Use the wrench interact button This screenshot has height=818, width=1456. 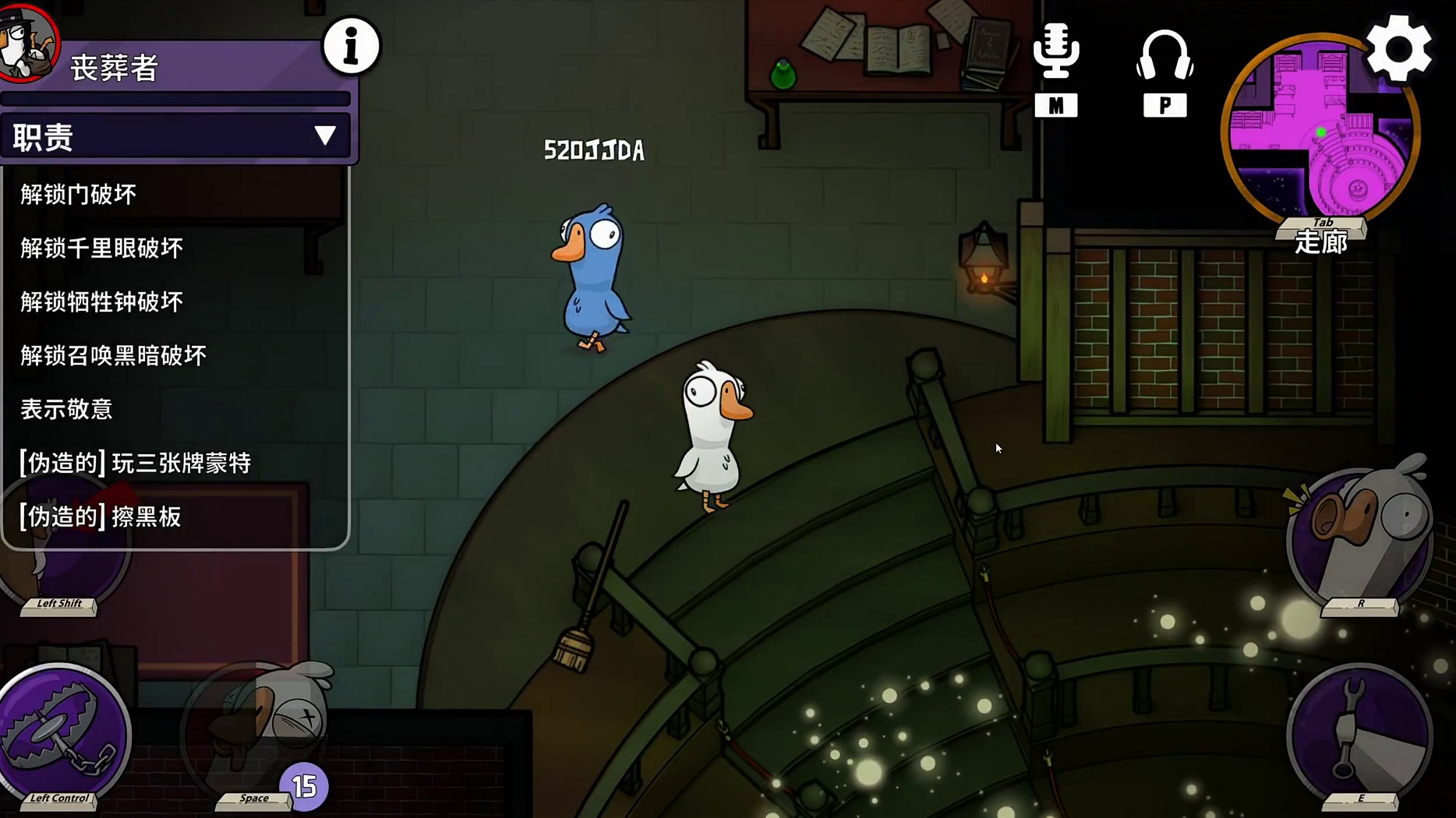pyautogui.click(x=1359, y=732)
